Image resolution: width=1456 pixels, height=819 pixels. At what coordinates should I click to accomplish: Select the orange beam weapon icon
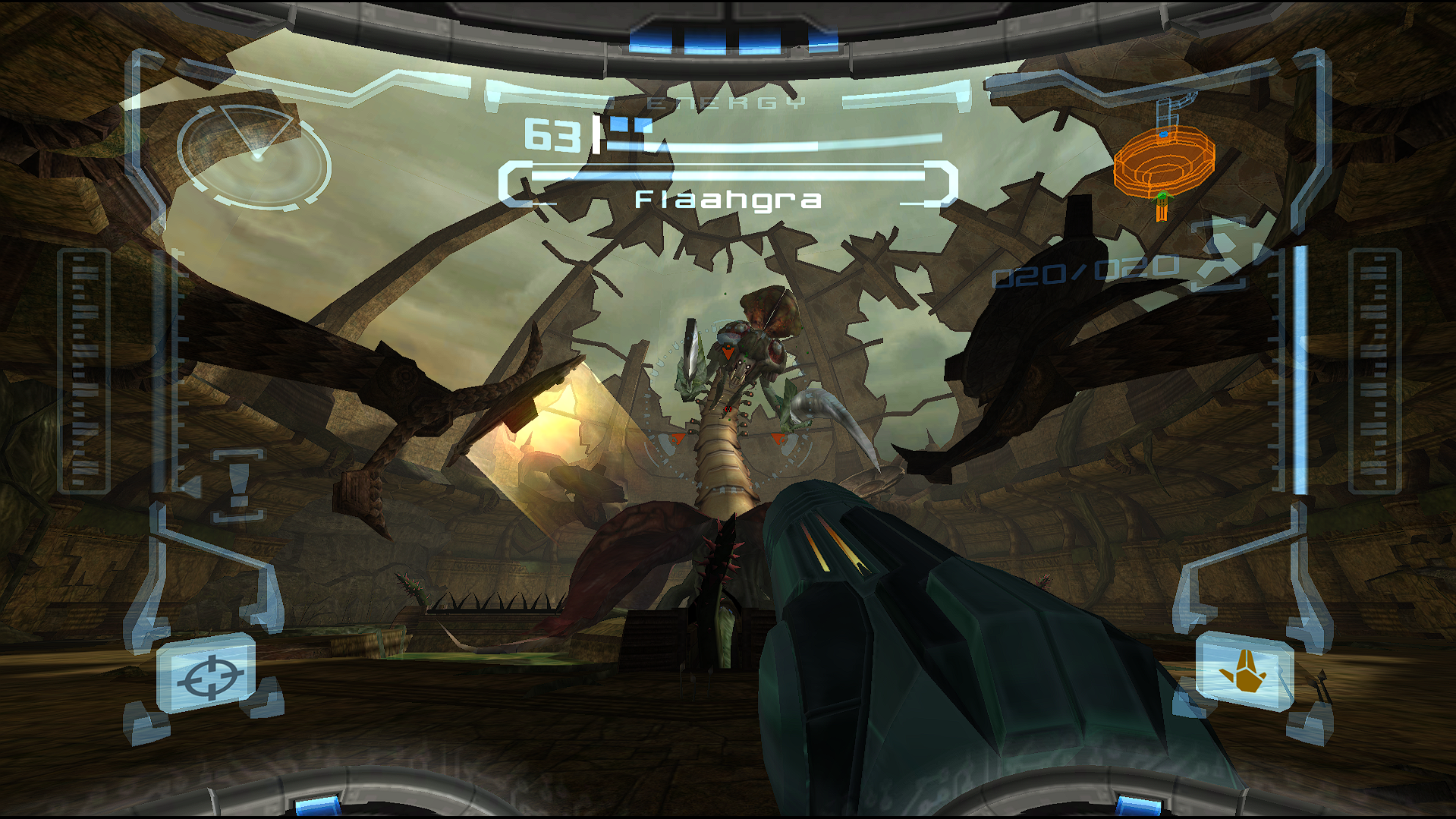pos(1244,673)
